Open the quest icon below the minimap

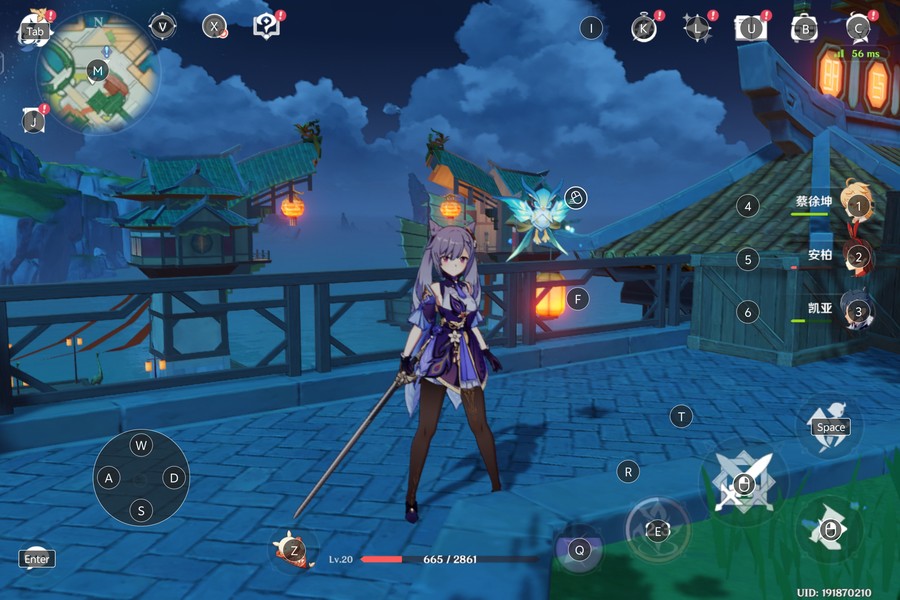pos(34,121)
